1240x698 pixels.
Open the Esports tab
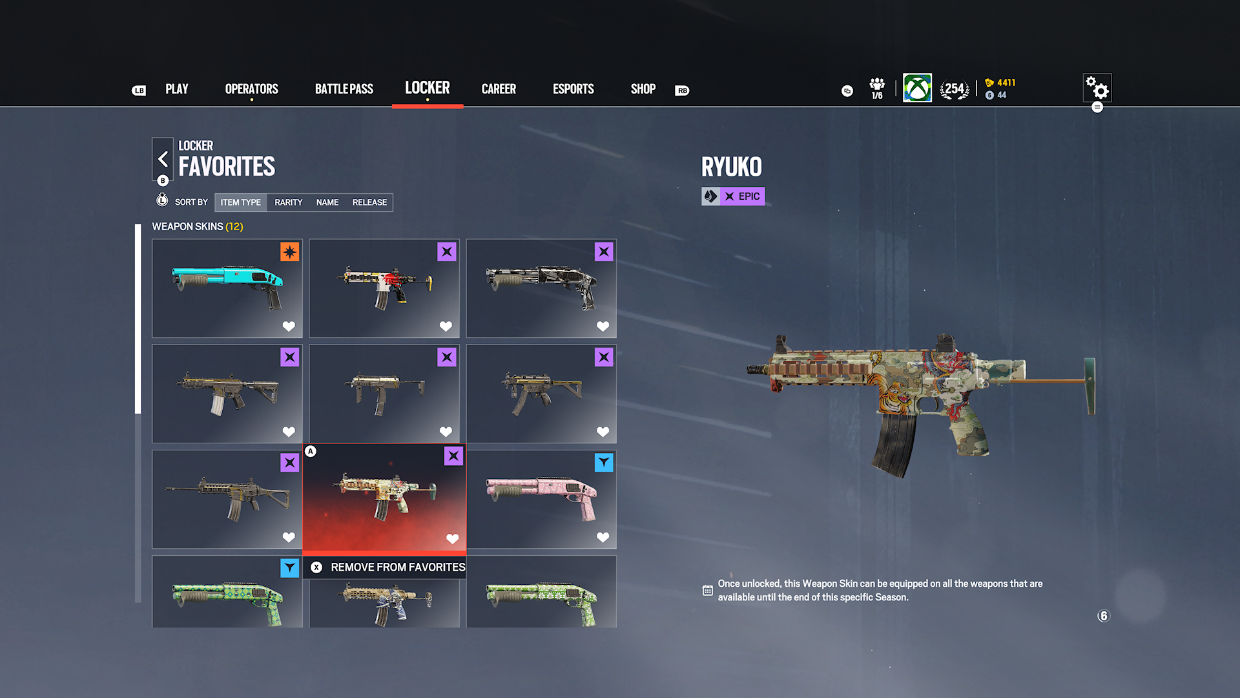[x=573, y=89]
